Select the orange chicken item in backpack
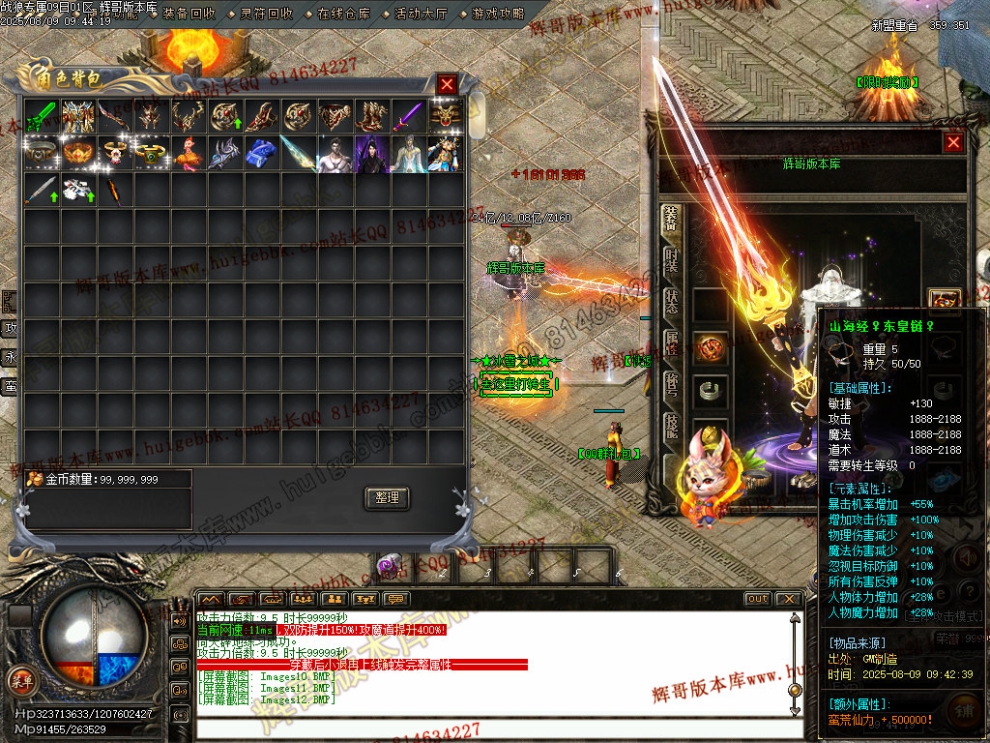This screenshot has width=990, height=743. 188,153
